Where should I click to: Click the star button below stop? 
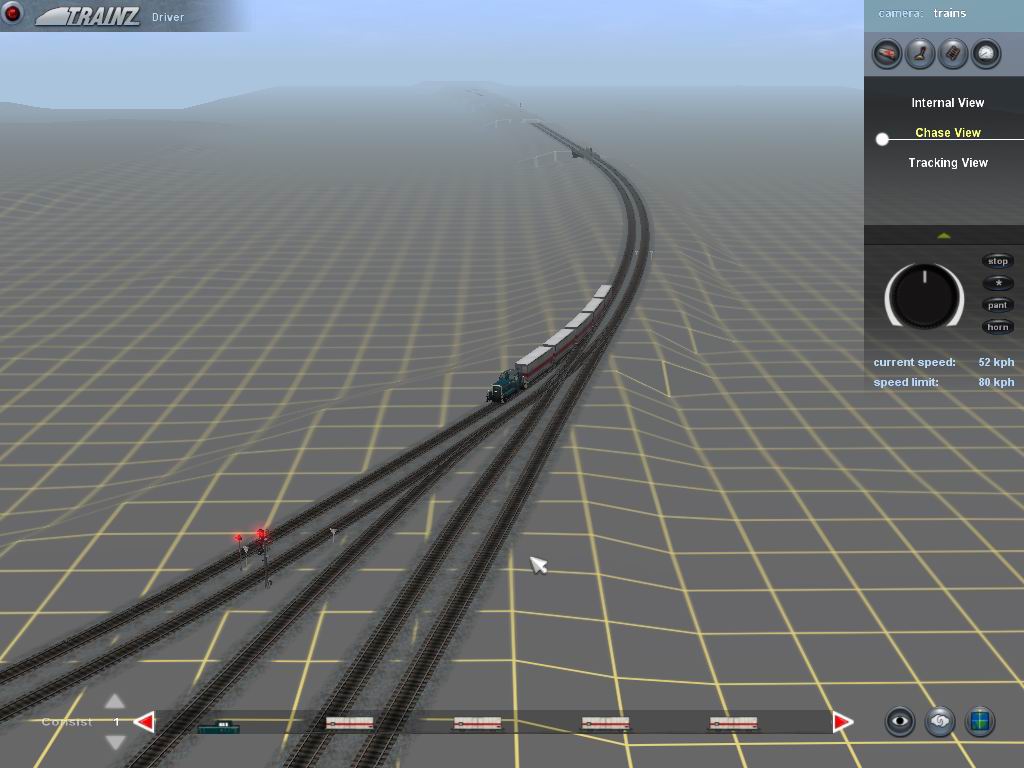click(998, 283)
